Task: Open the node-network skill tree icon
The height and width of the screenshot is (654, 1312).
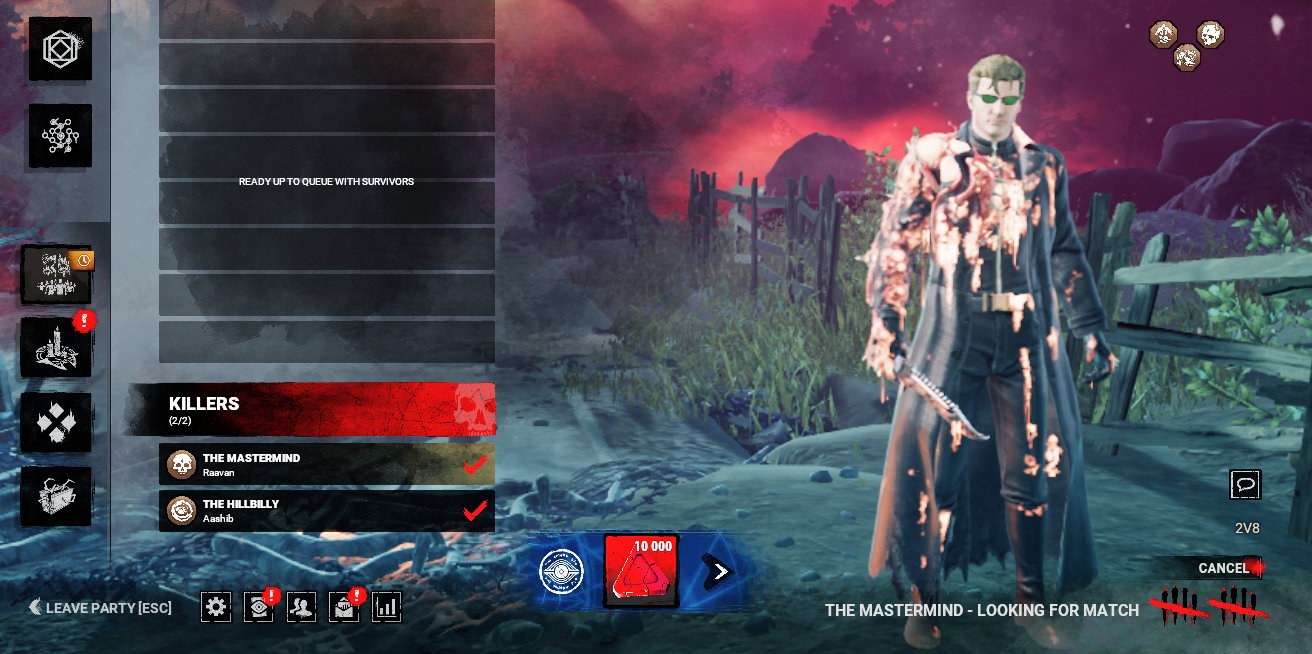Action: coord(60,135)
